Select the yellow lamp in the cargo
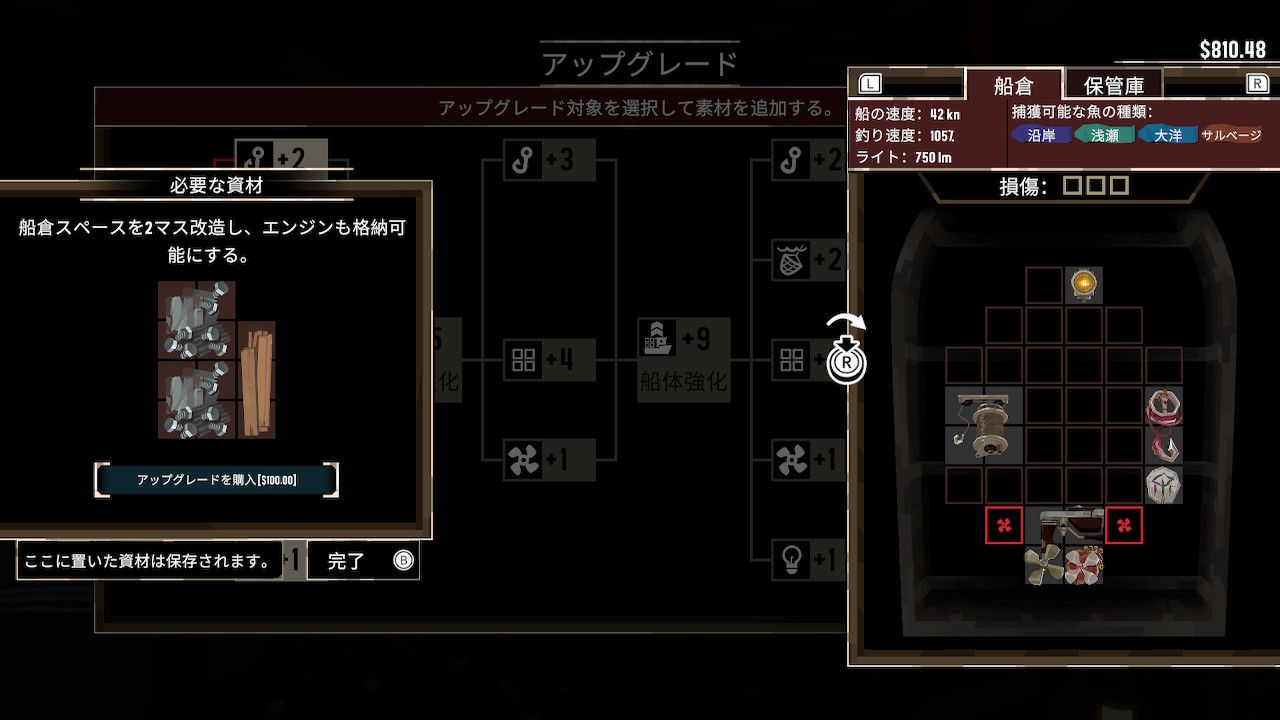This screenshot has width=1280, height=720. tap(1084, 285)
